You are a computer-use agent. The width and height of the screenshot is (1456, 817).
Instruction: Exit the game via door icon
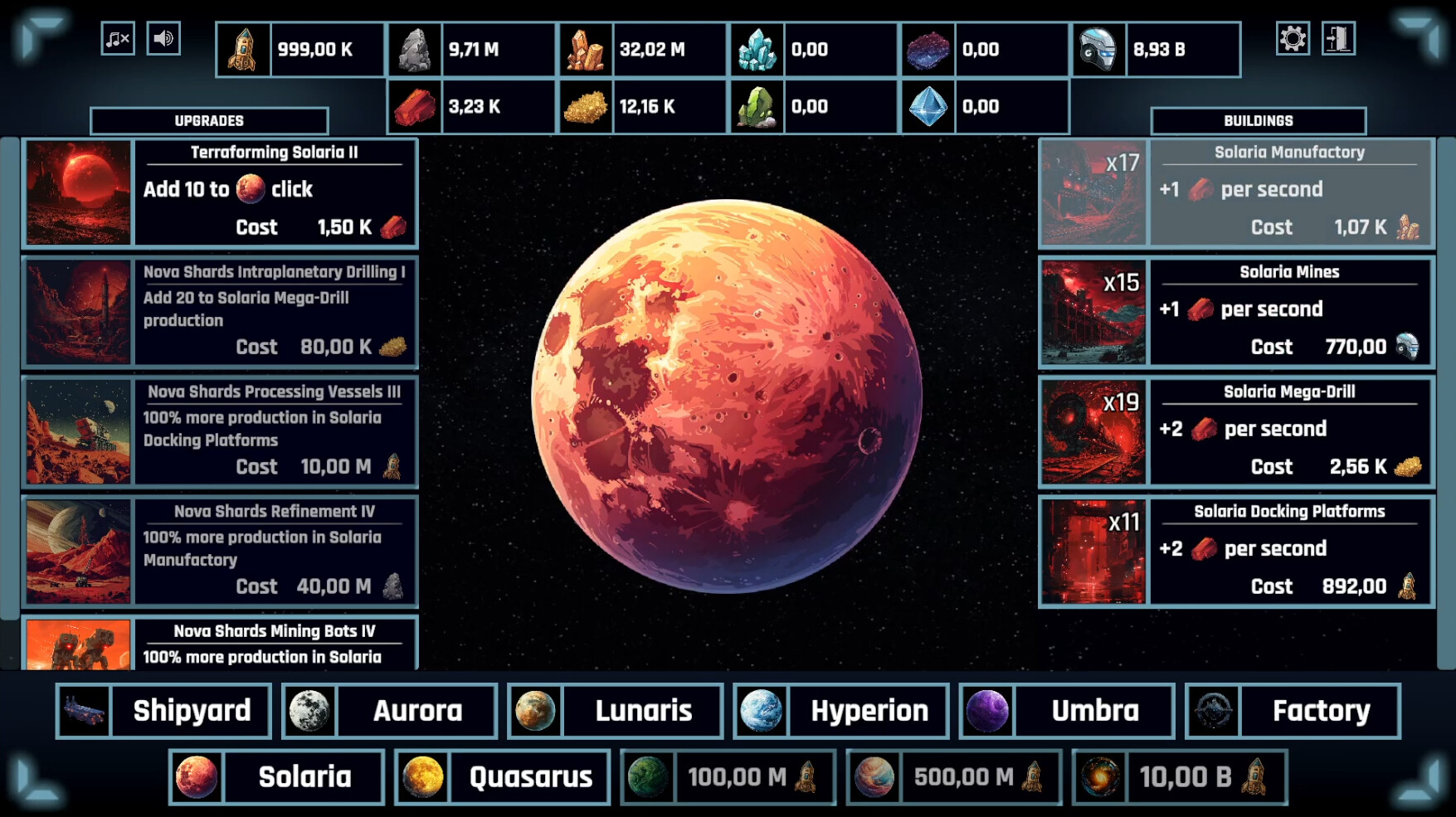pyautogui.click(x=1339, y=38)
